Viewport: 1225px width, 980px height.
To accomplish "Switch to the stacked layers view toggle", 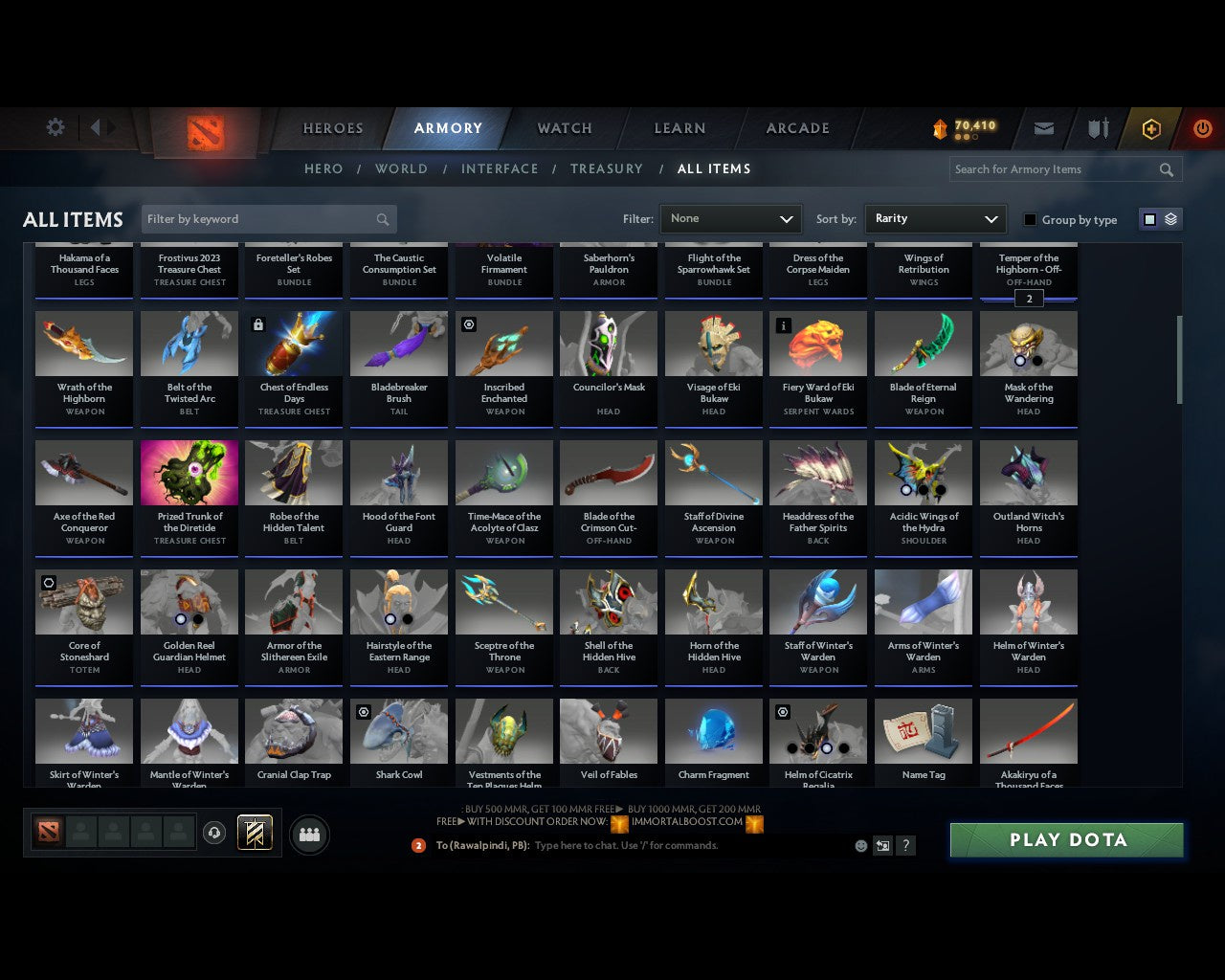I will [x=1169, y=218].
